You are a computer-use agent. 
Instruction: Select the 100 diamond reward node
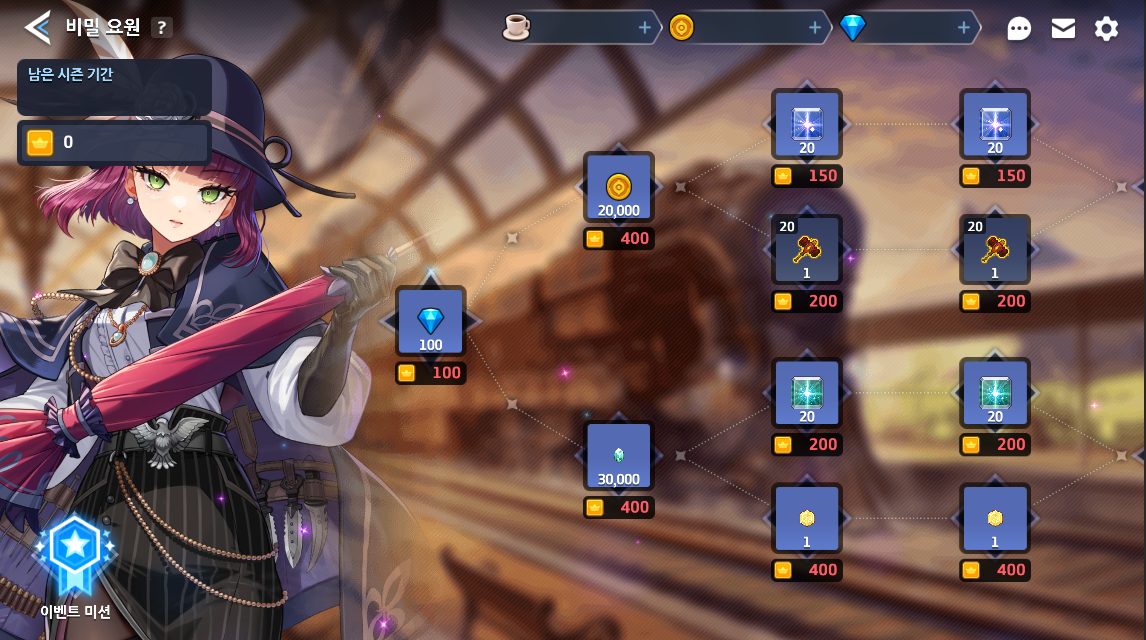(430, 322)
